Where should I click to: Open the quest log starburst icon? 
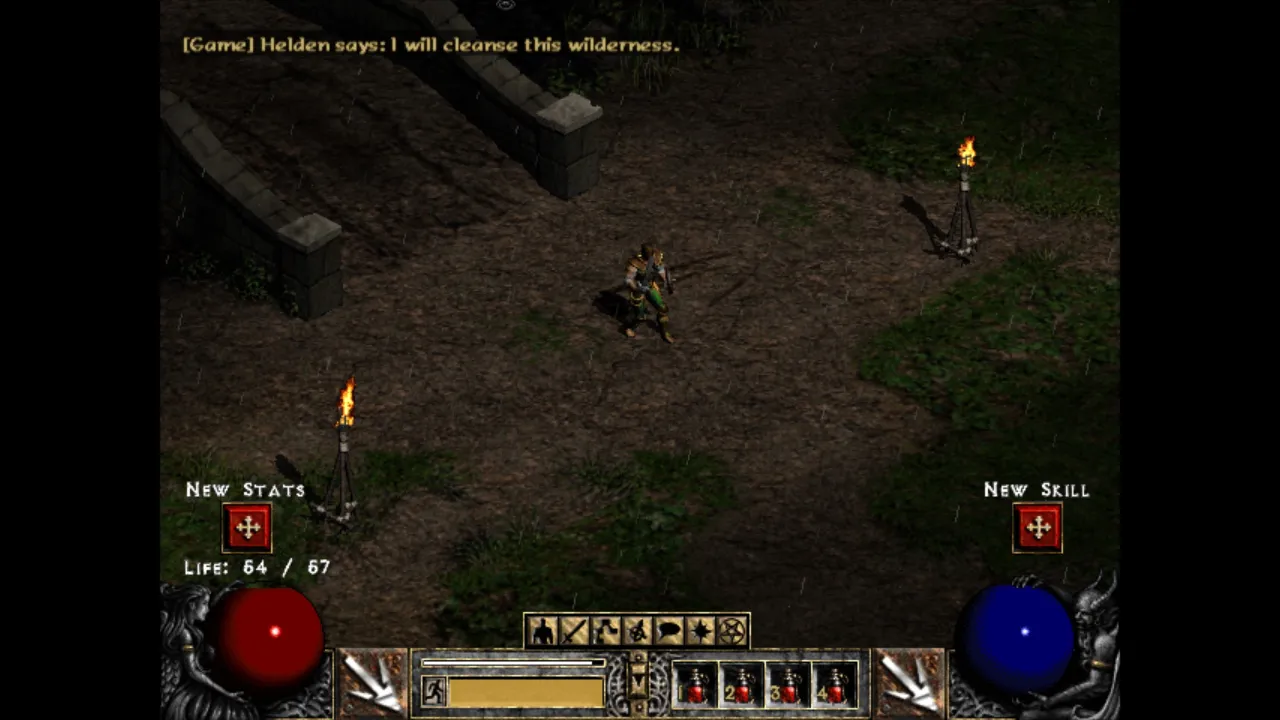[701, 631]
